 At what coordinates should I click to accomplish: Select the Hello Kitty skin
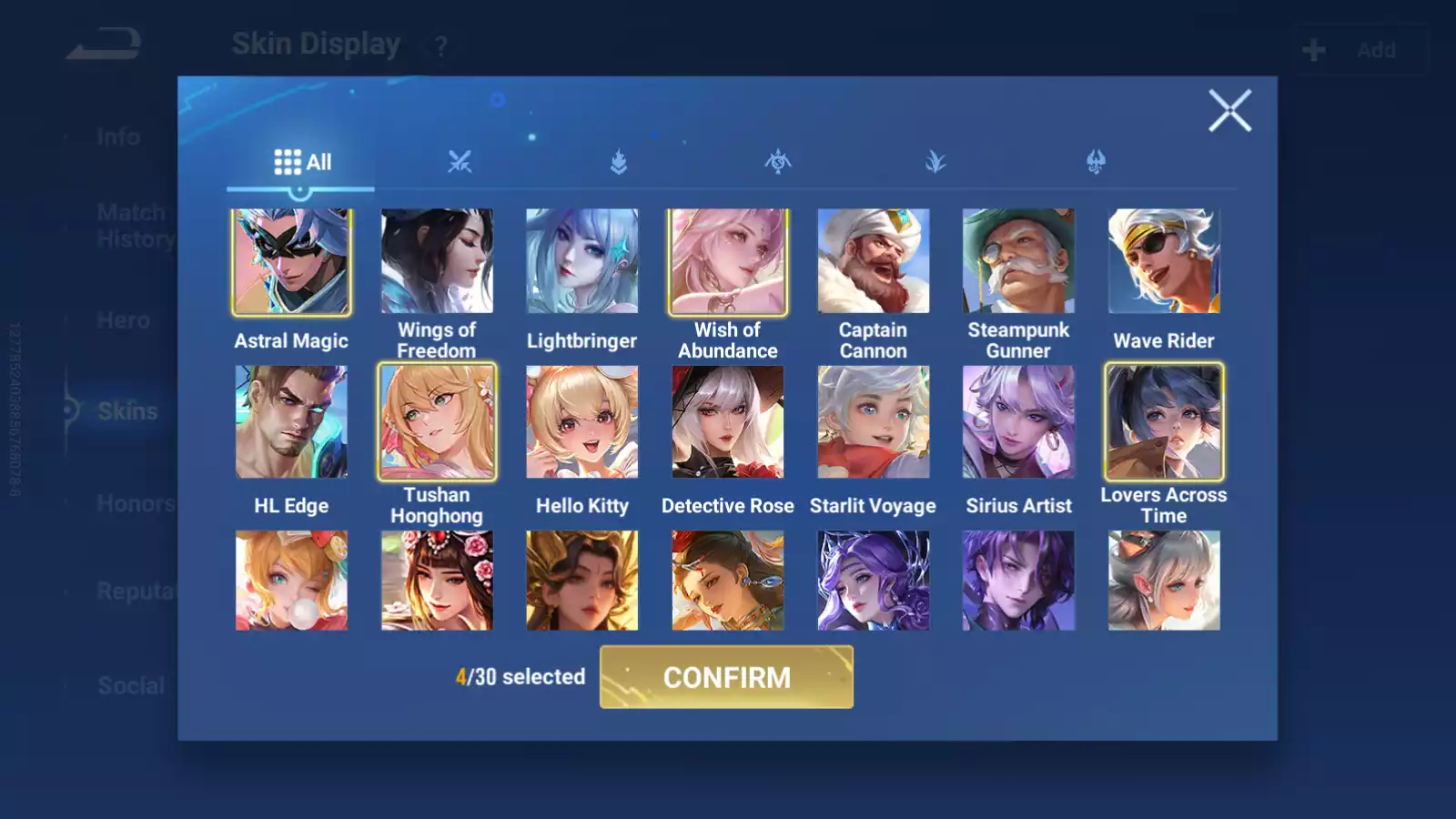pyautogui.click(x=582, y=422)
